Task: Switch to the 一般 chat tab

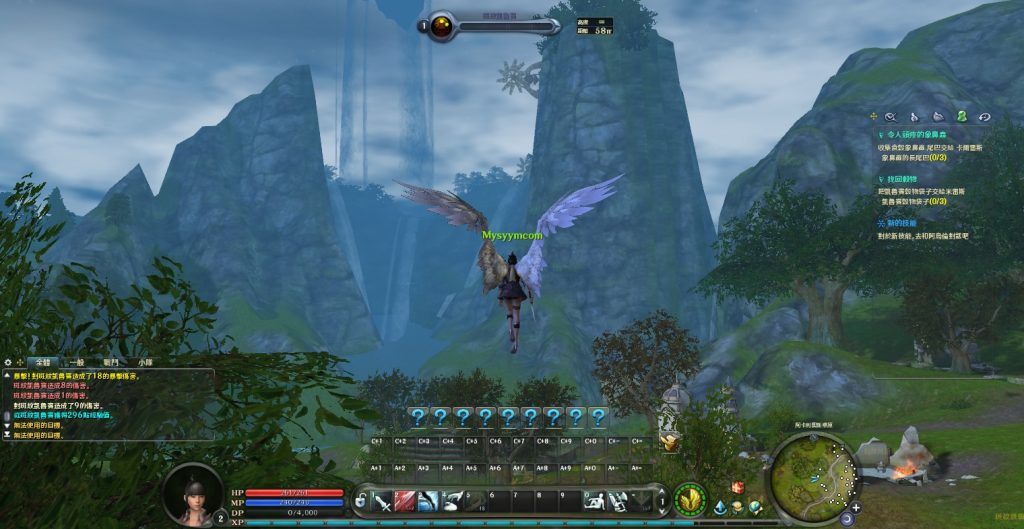Action: tap(77, 362)
